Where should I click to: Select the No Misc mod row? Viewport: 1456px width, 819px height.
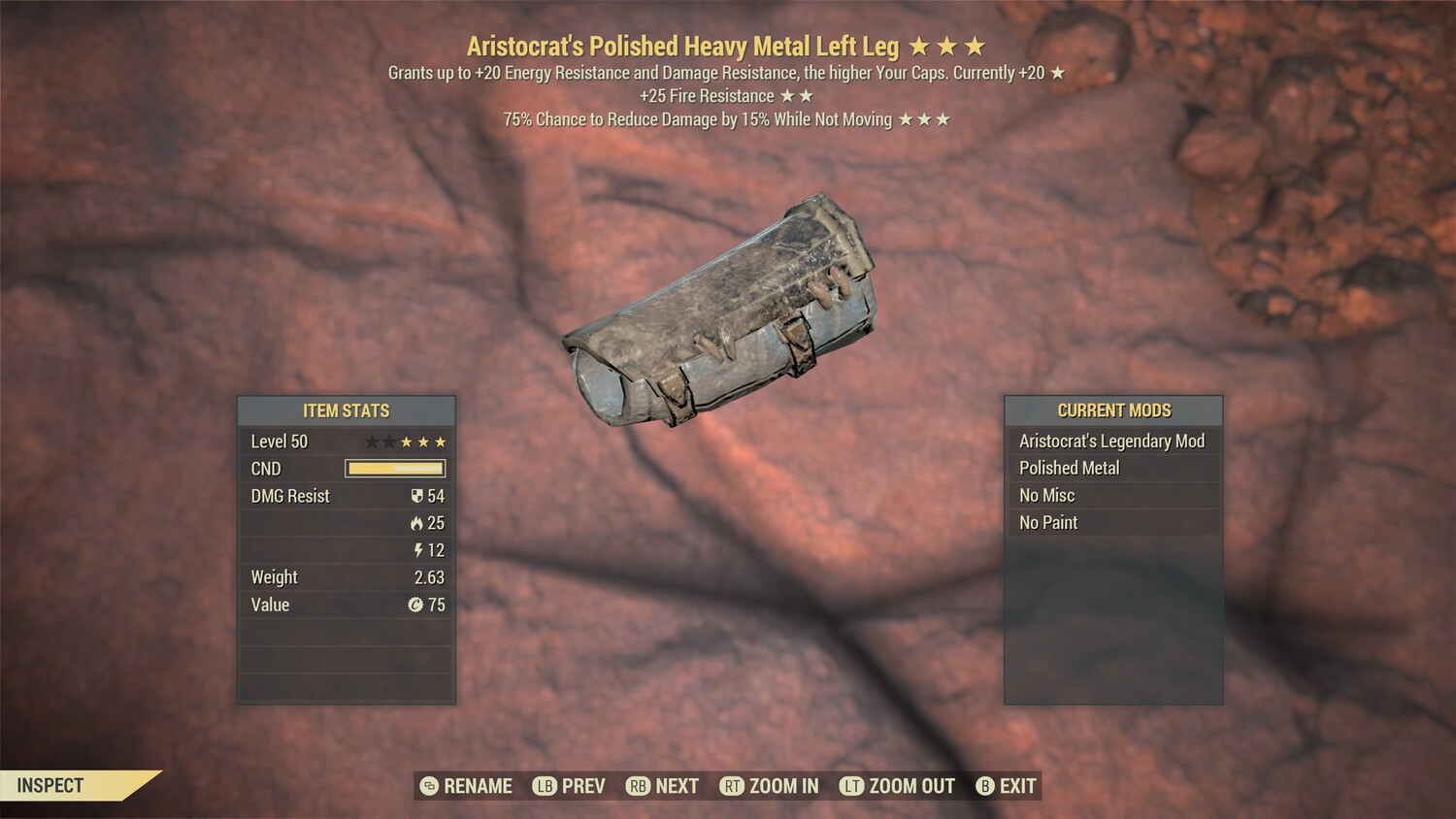coord(1112,496)
